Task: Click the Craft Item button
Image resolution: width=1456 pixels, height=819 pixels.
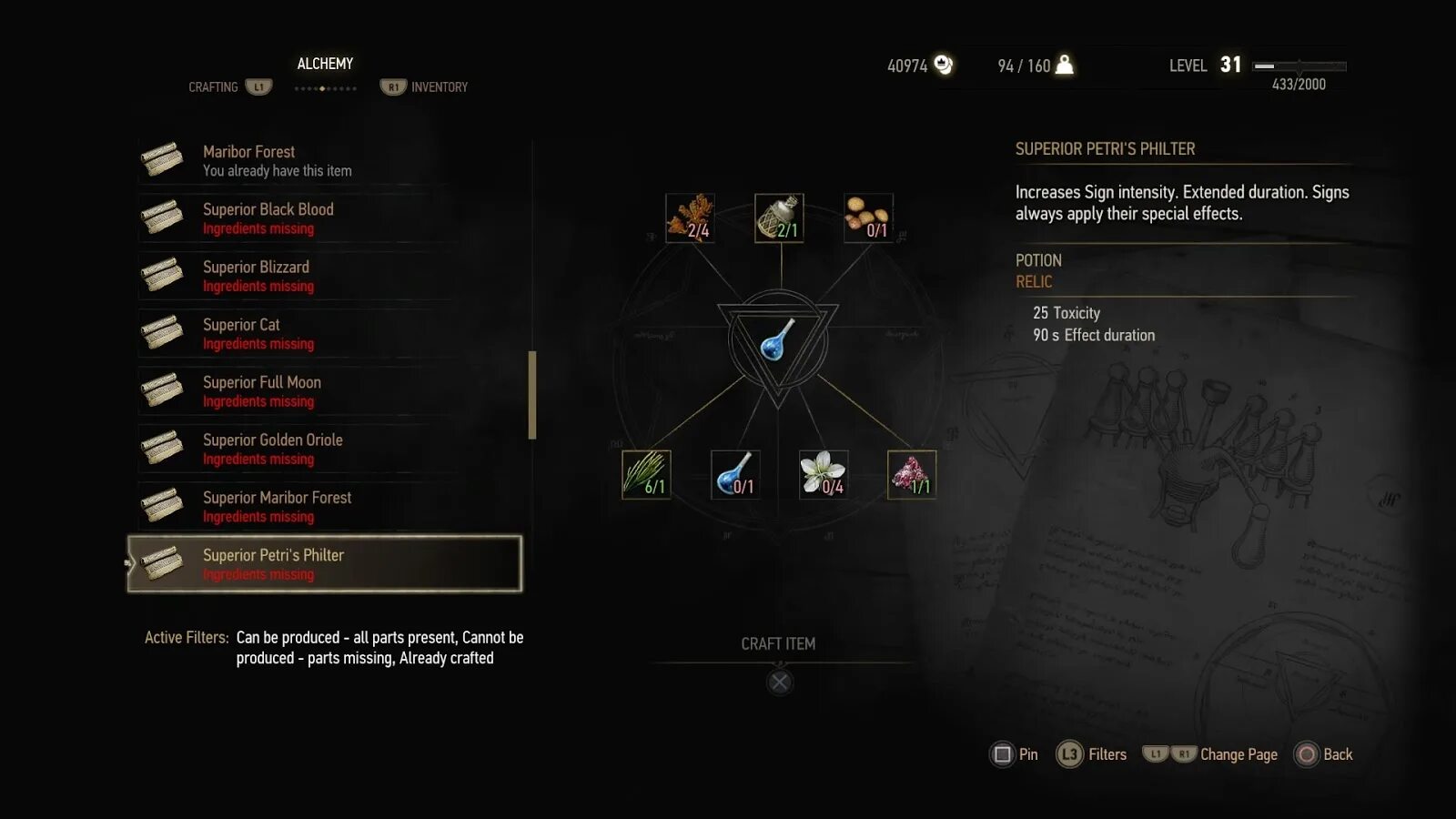Action: [x=779, y=682]
